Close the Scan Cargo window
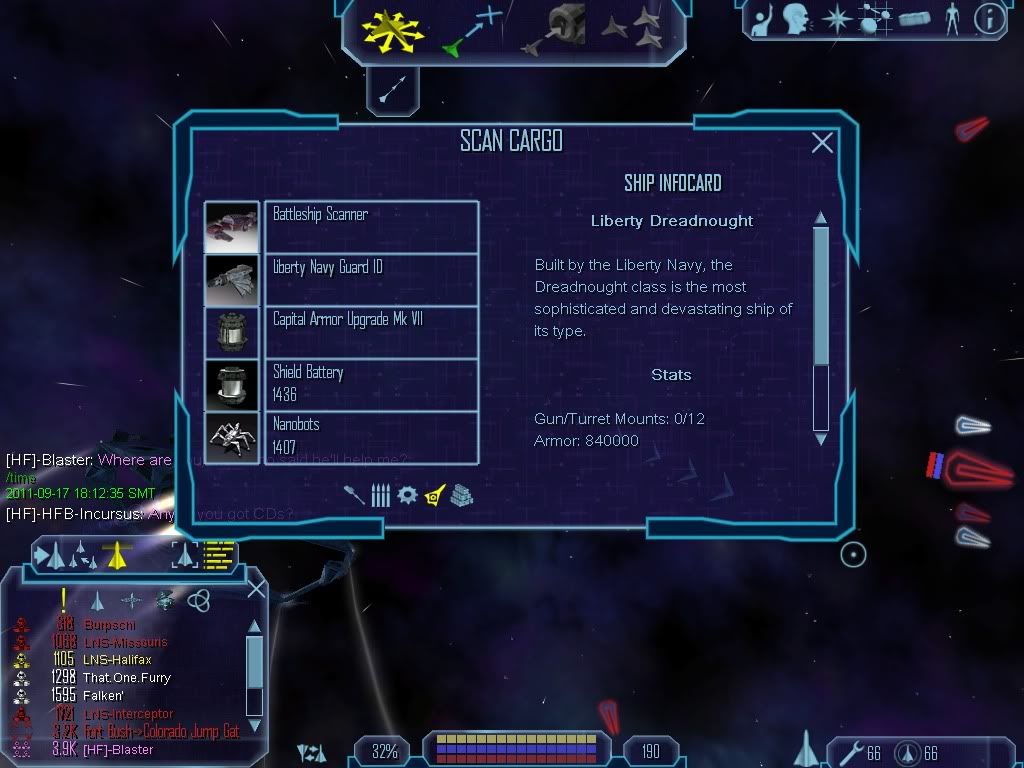This screenshot has height=768, width=1024. coord(822,143)
